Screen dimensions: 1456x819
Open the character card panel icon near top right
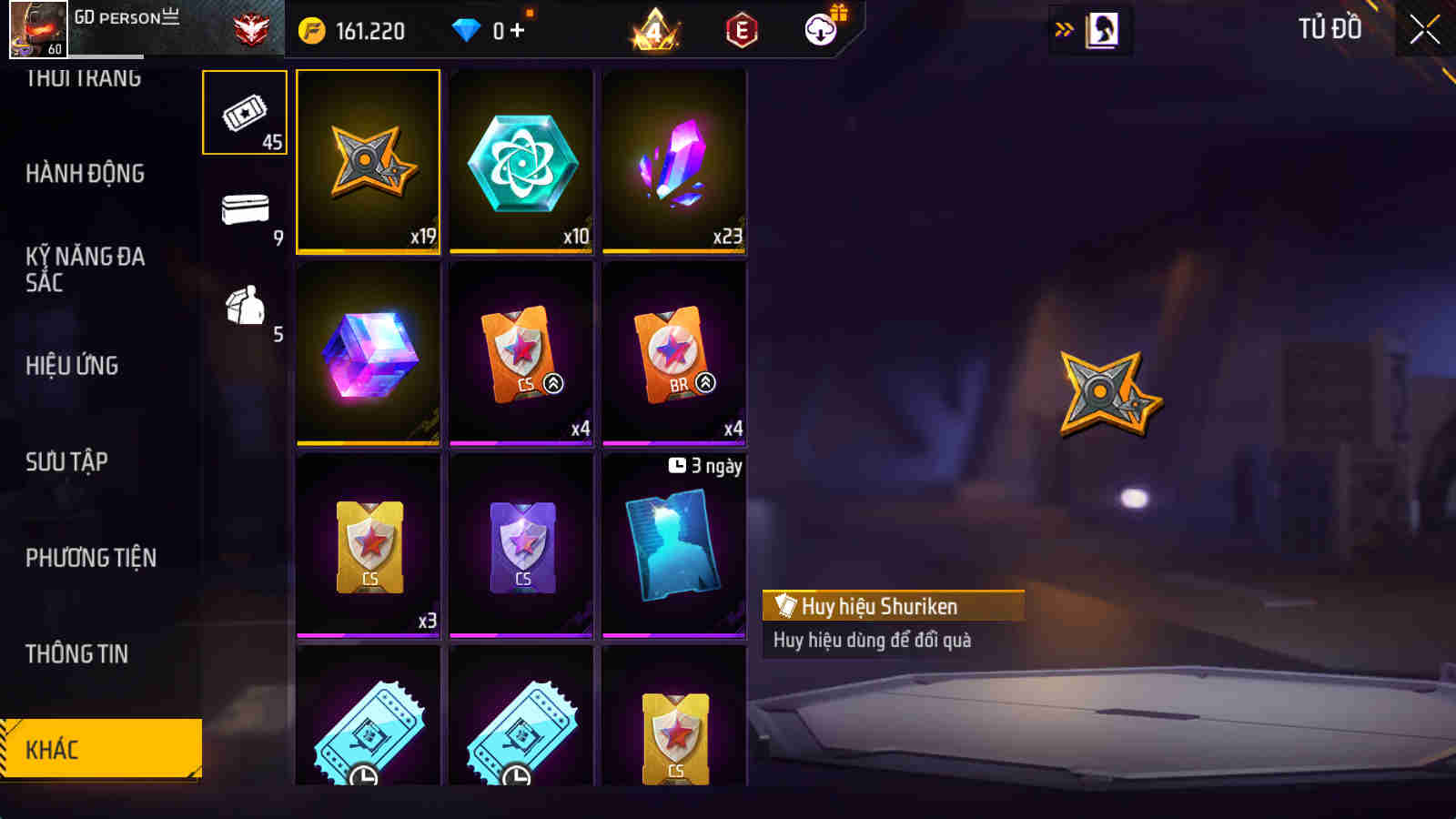click(1102, 27)
